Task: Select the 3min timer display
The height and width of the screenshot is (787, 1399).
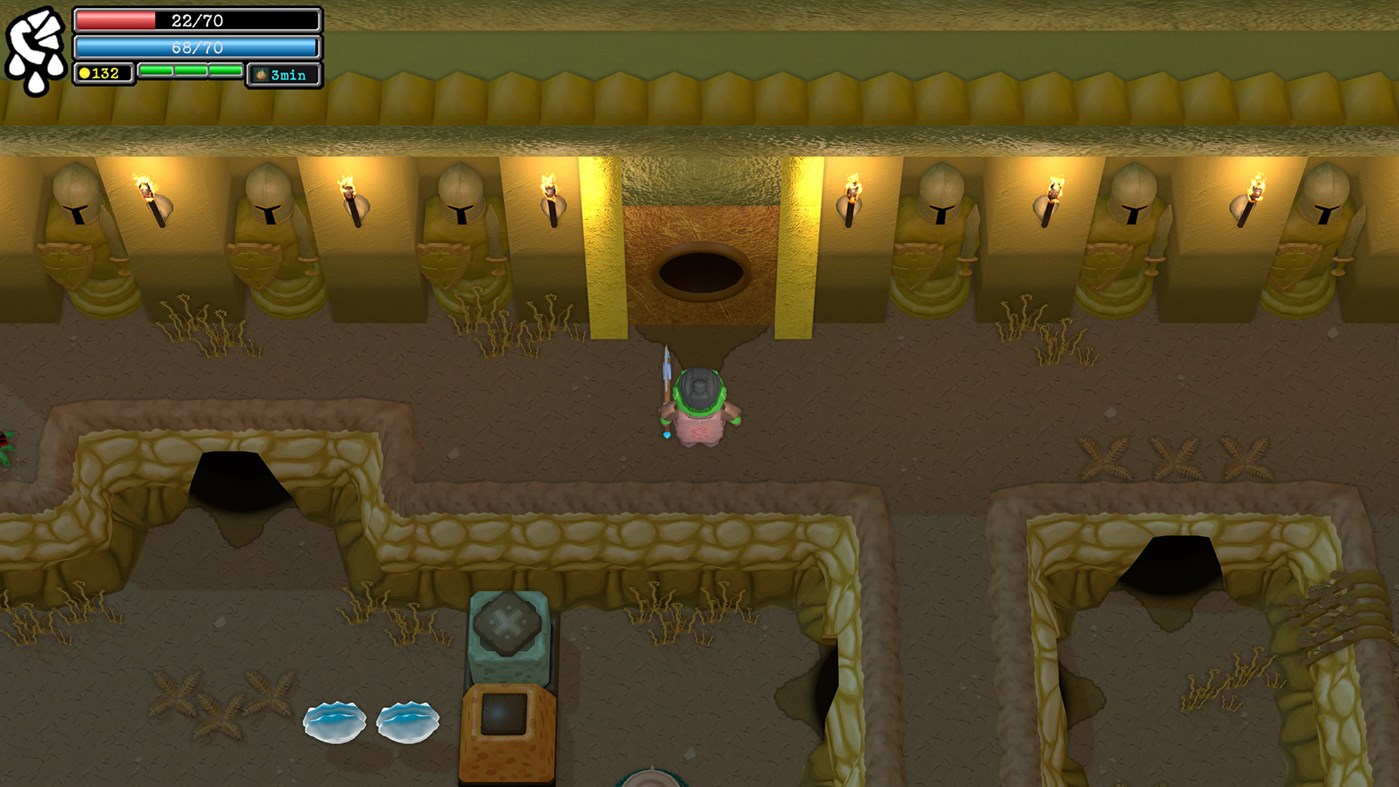Action: pyautogui.click(x=289, y=73)
